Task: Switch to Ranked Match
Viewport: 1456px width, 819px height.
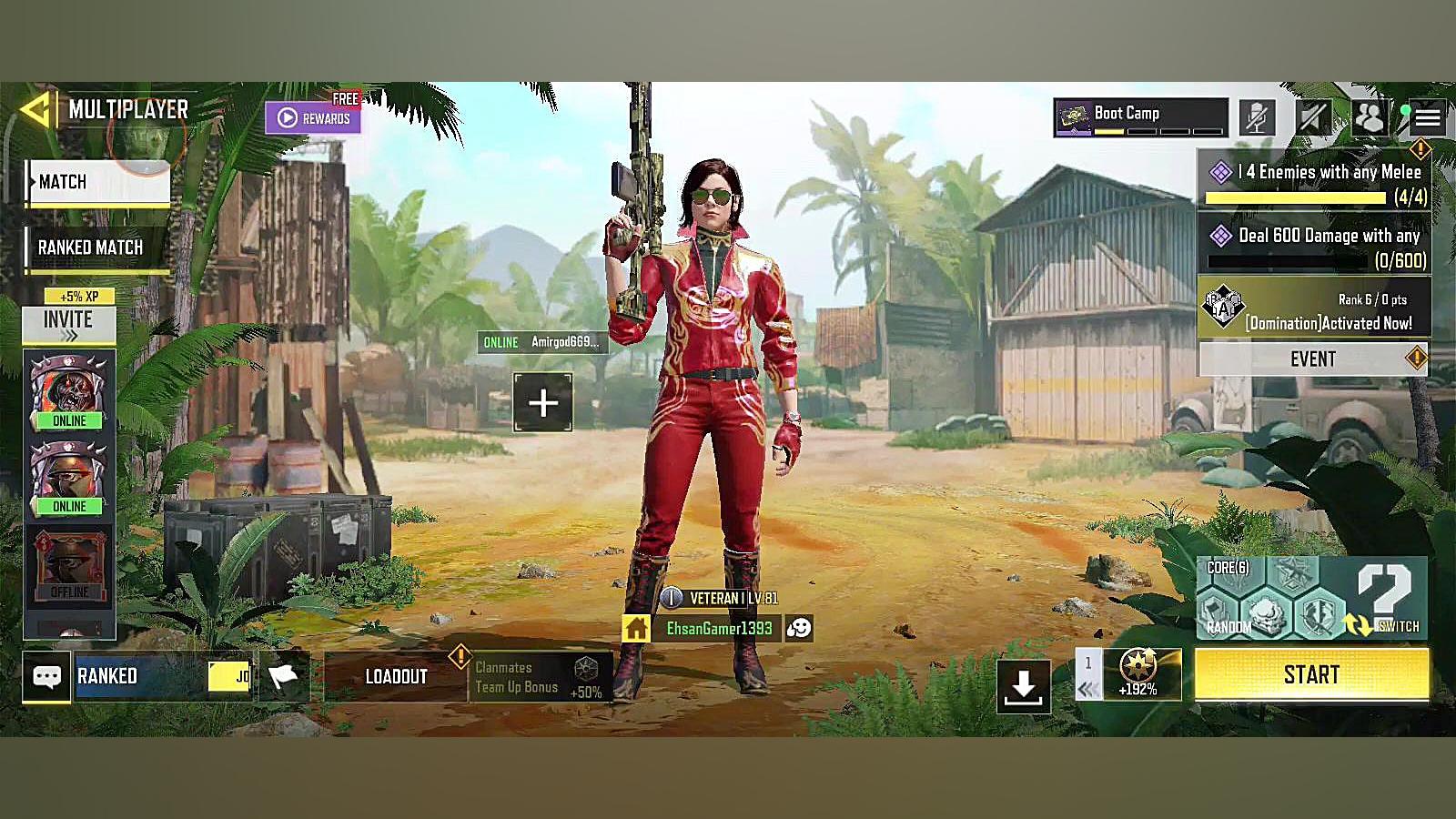Action: coord(96,248)
